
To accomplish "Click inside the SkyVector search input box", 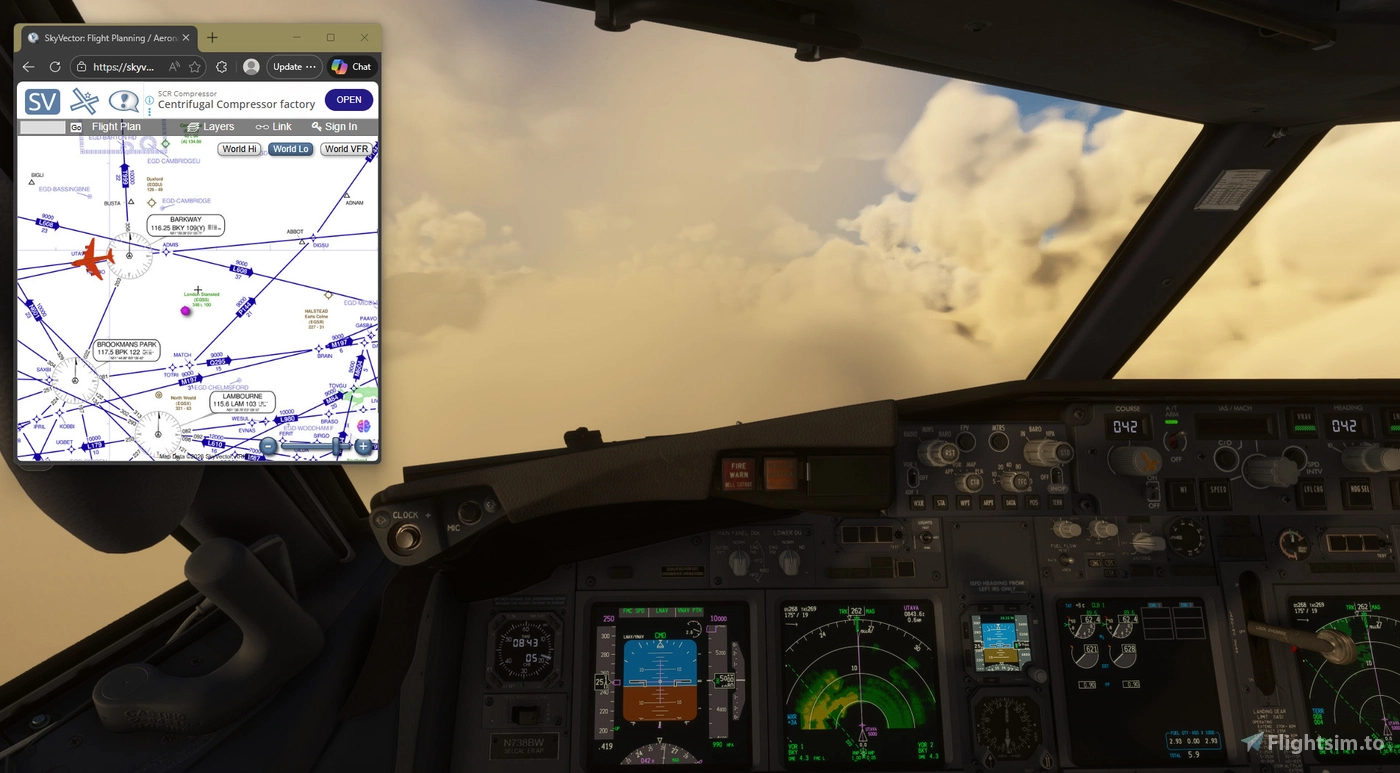I will (40, 127).
